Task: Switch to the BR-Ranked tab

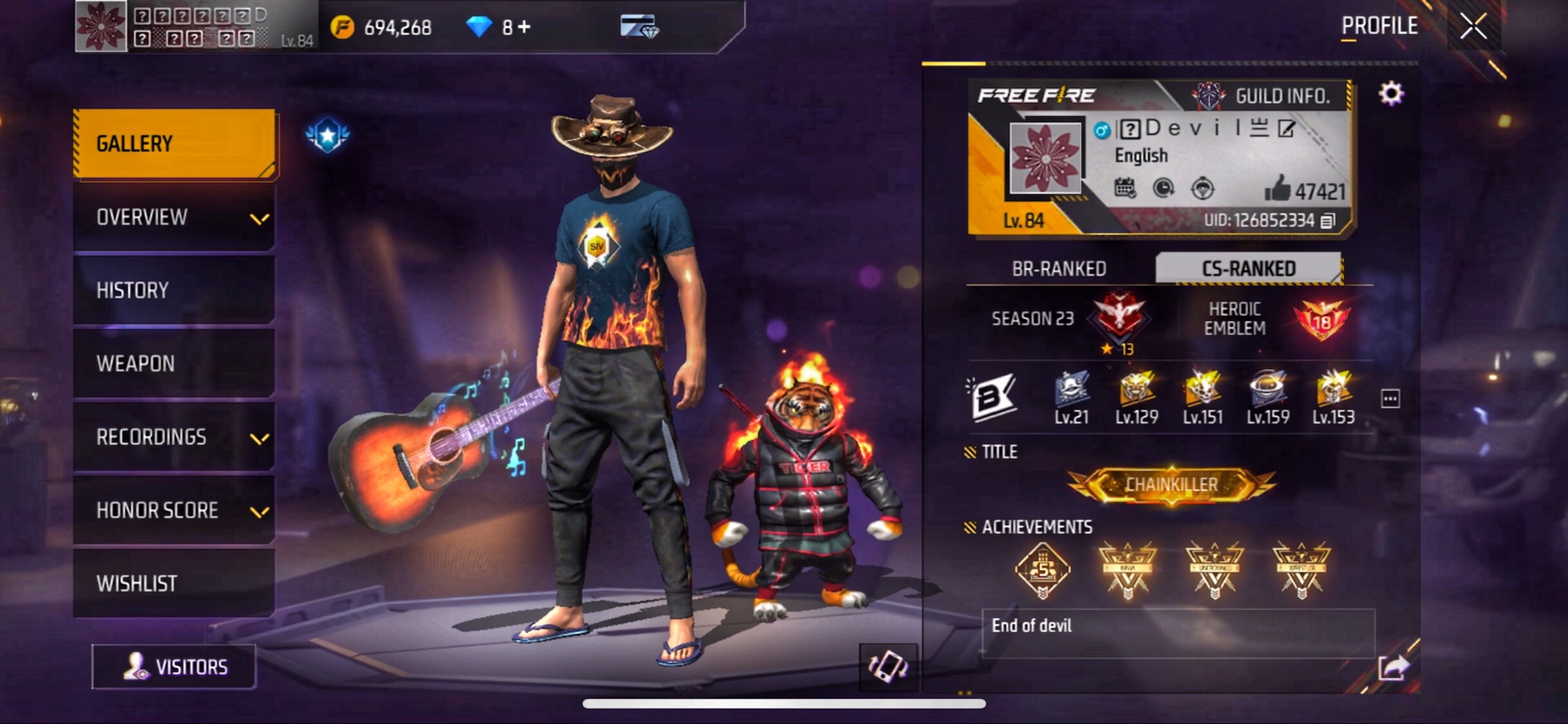Action: (1059, 268)
